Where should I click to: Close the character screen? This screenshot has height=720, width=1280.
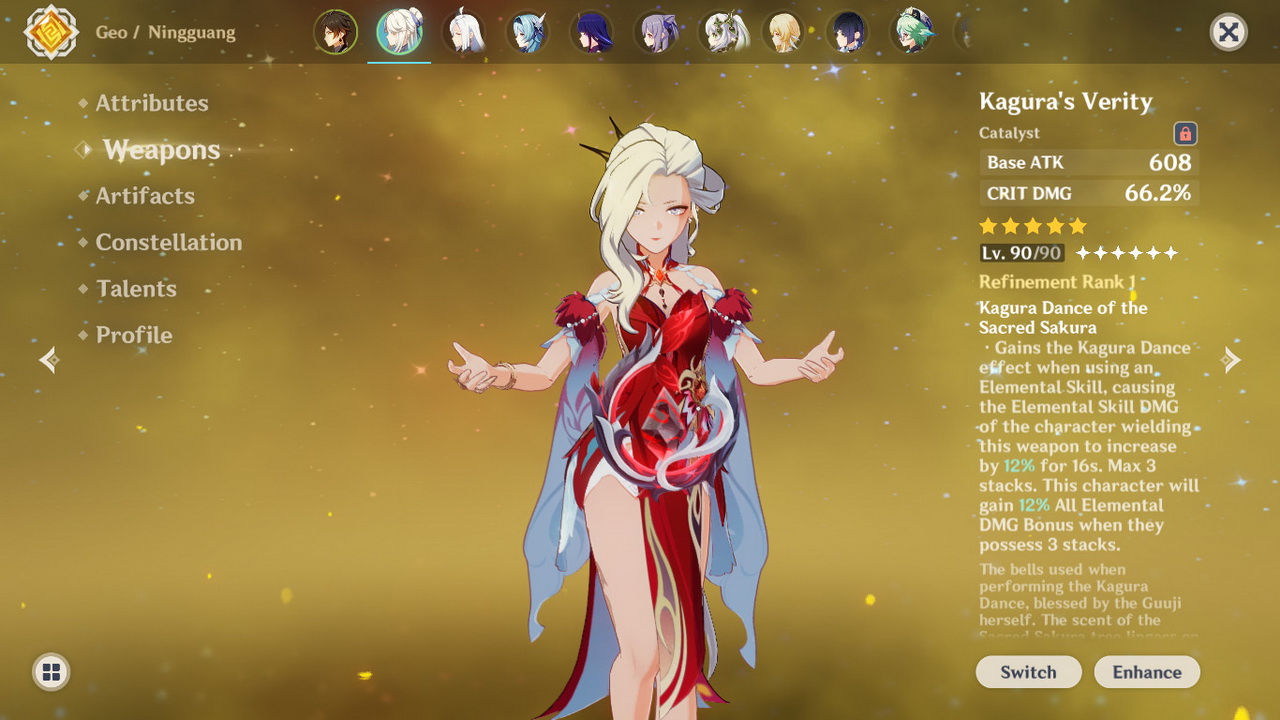point(1228,32)
